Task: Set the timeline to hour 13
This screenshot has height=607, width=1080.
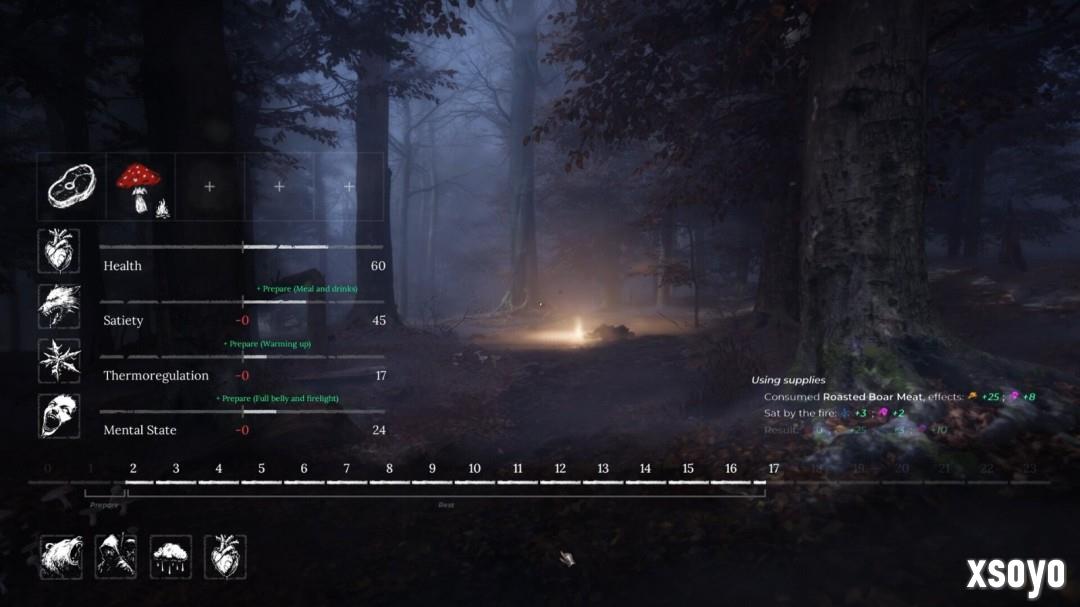Action: click(x=603, y=469)
